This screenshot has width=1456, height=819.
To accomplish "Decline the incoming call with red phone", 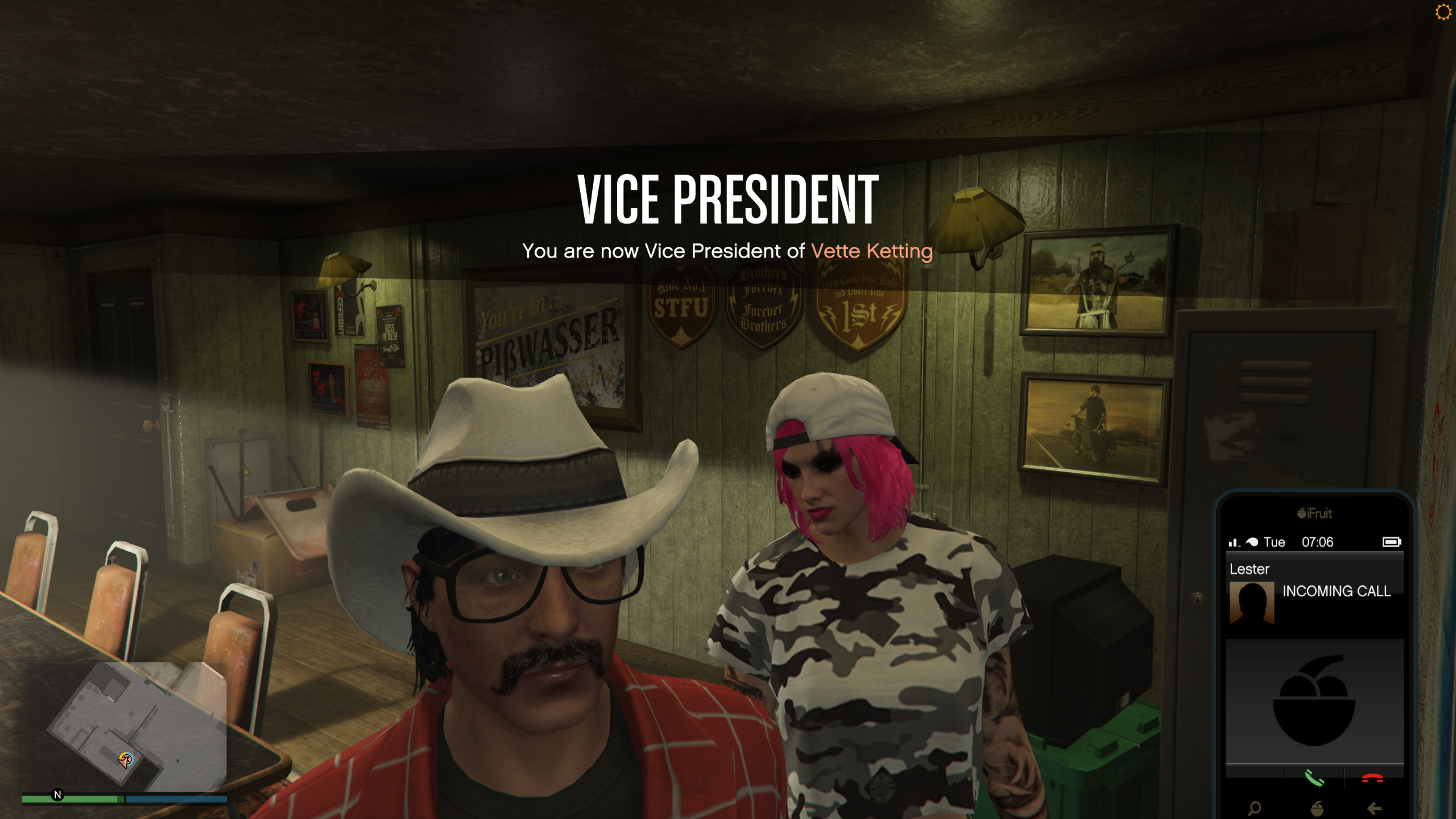I will 1372,778.
